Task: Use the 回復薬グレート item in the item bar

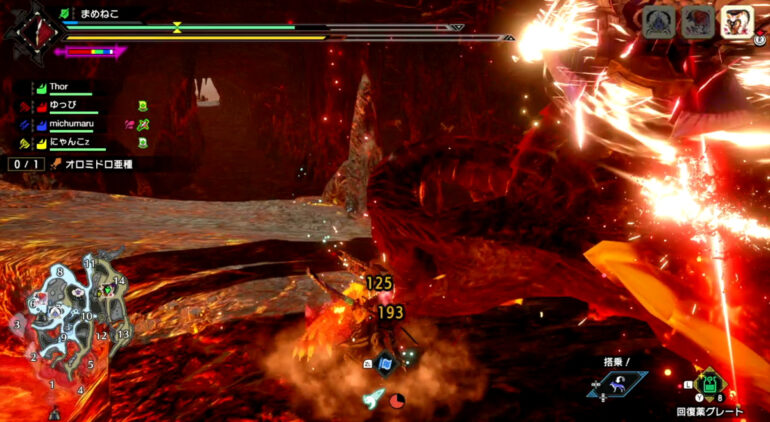Action: 708,384
